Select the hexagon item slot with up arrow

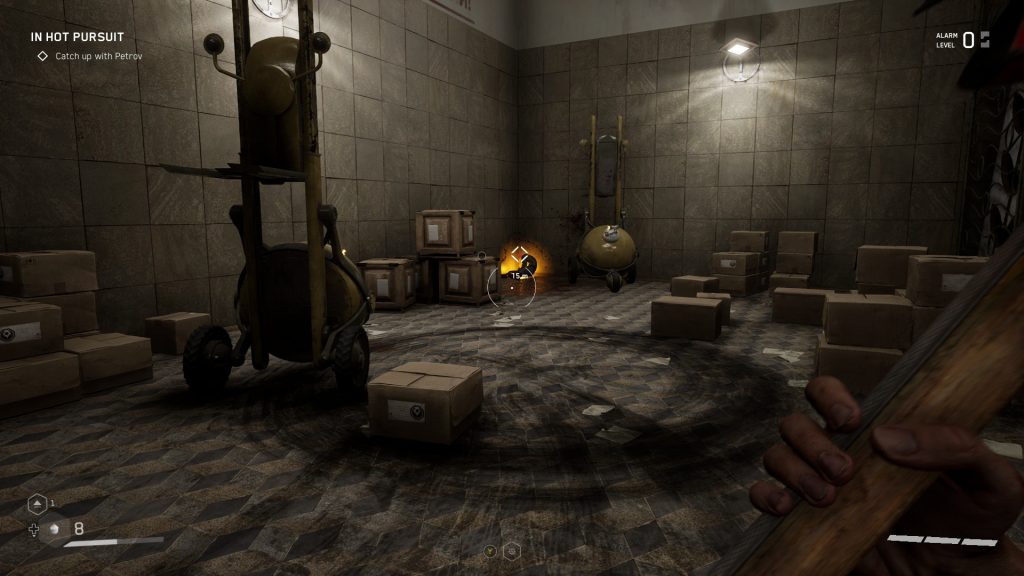[37, 505]
